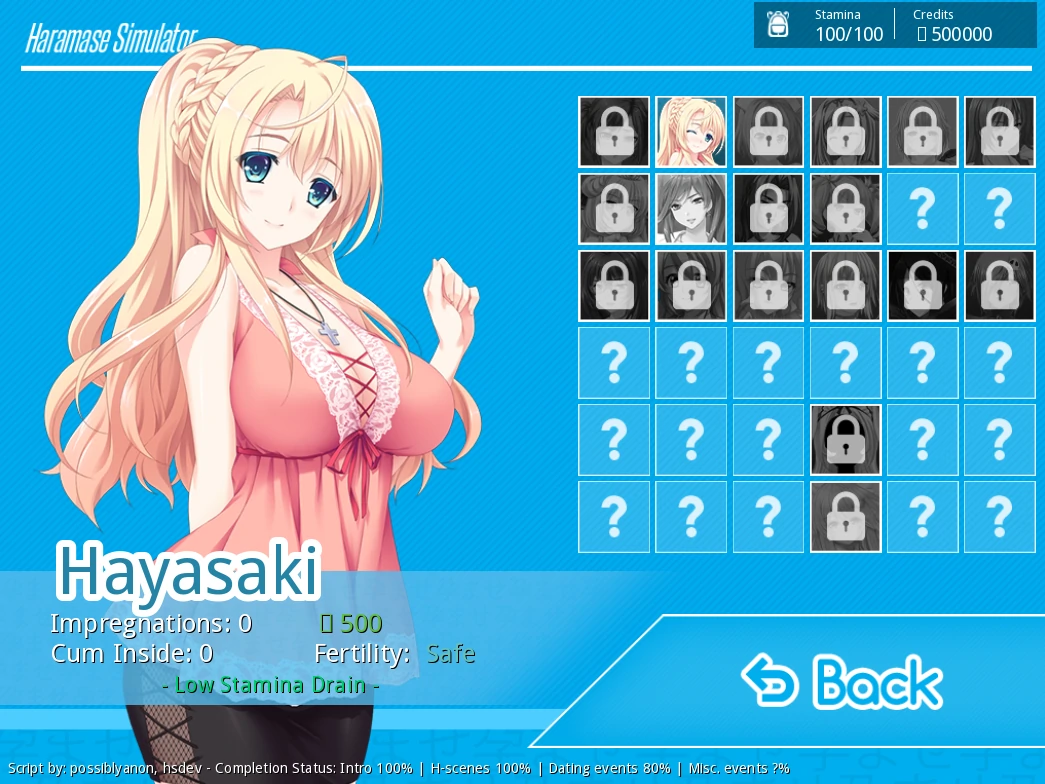Open the backpack icon beside Stamina
The height and width of the screenshot is (784, 1045).
pos(778,25)
